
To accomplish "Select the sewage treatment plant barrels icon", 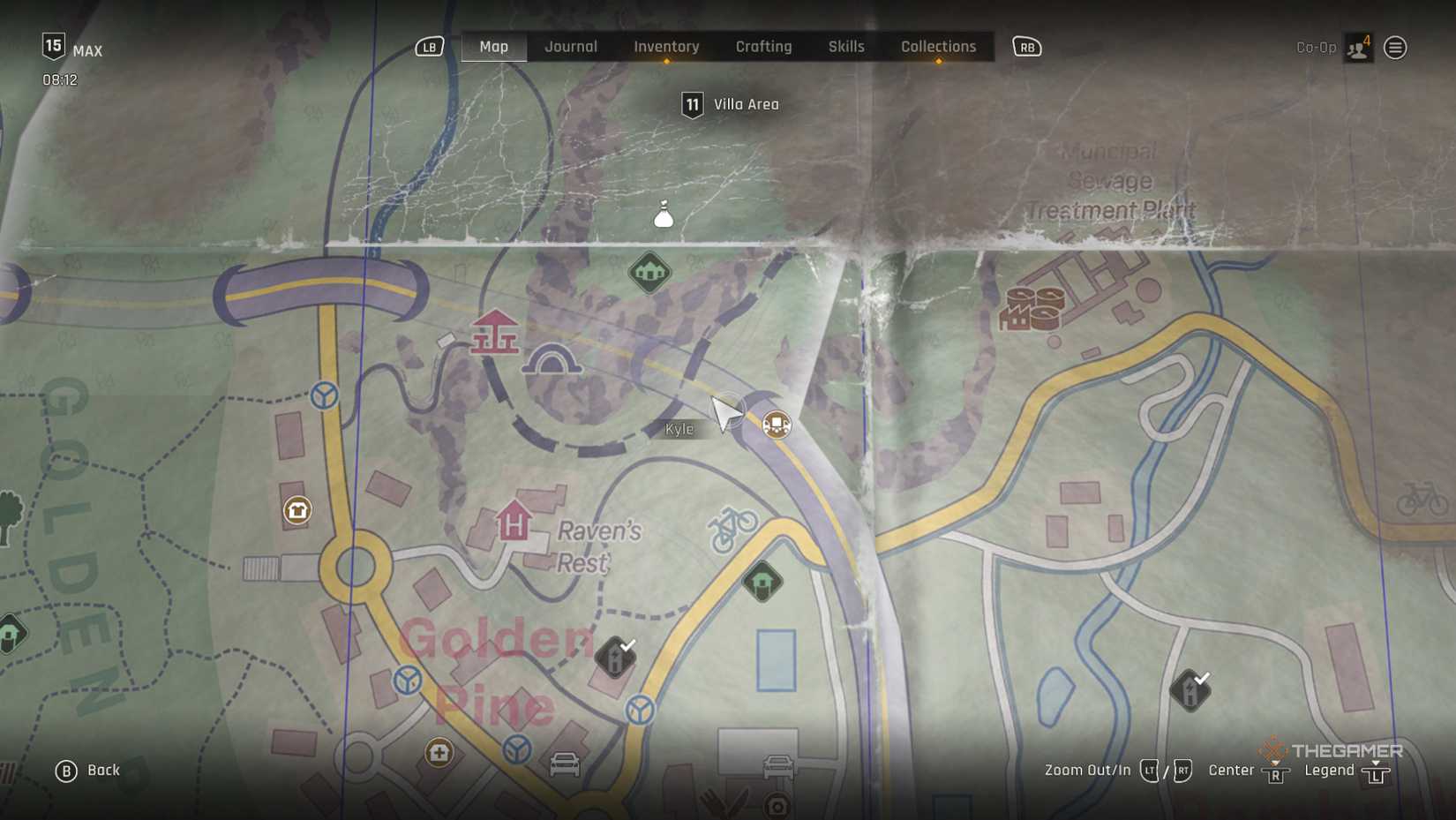I will (x=1032, y=308).
